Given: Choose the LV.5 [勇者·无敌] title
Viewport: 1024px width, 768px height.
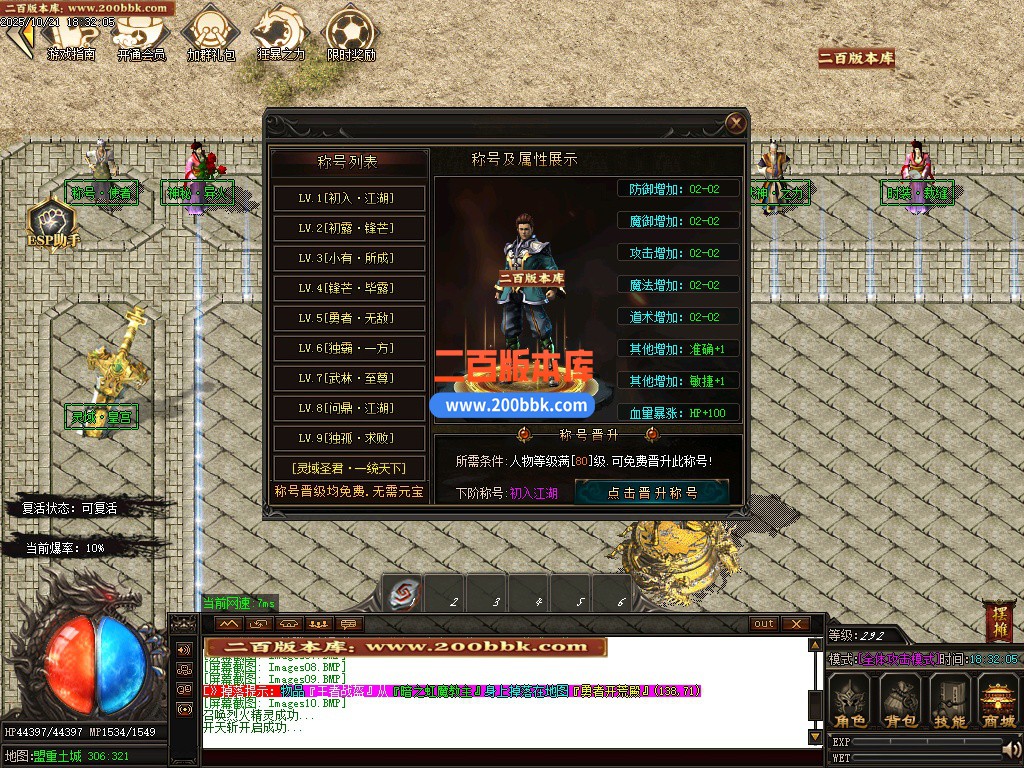Looking at the screenshot, I should pyautogui.click(x=349, y=318).
